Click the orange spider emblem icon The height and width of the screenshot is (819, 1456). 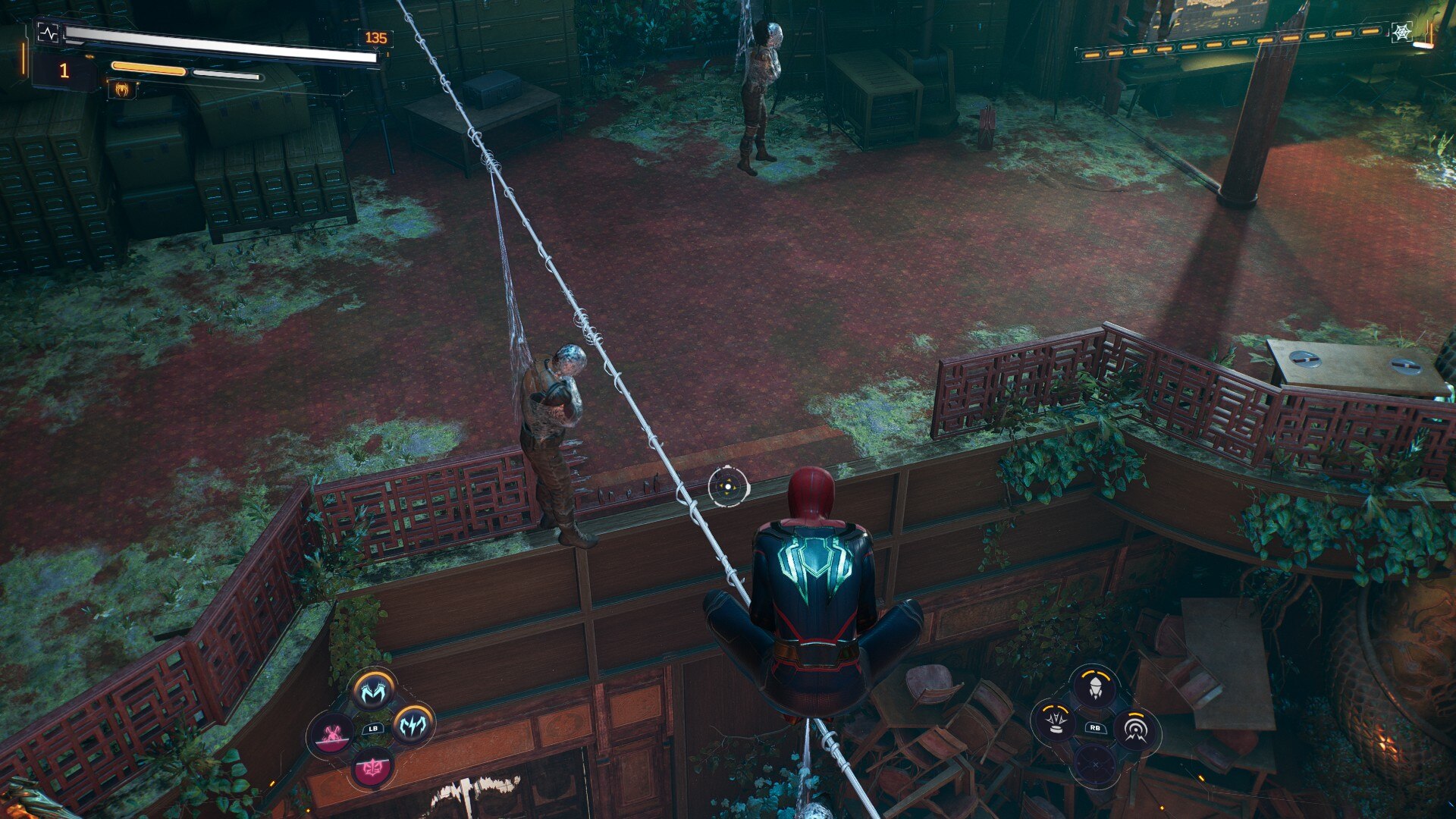(x=122, y=90)
